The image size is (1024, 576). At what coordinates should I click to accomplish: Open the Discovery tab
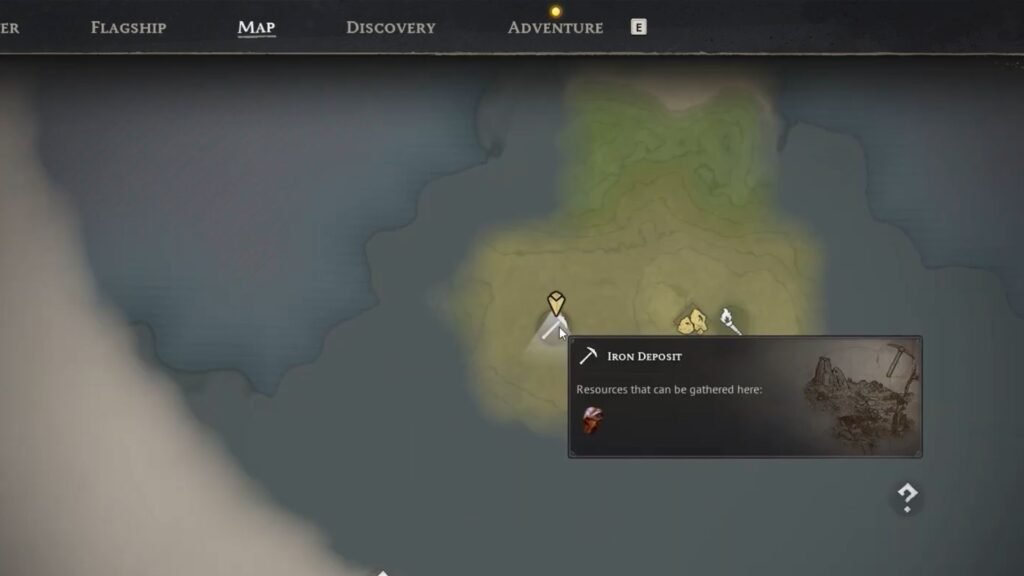point(390,28)
